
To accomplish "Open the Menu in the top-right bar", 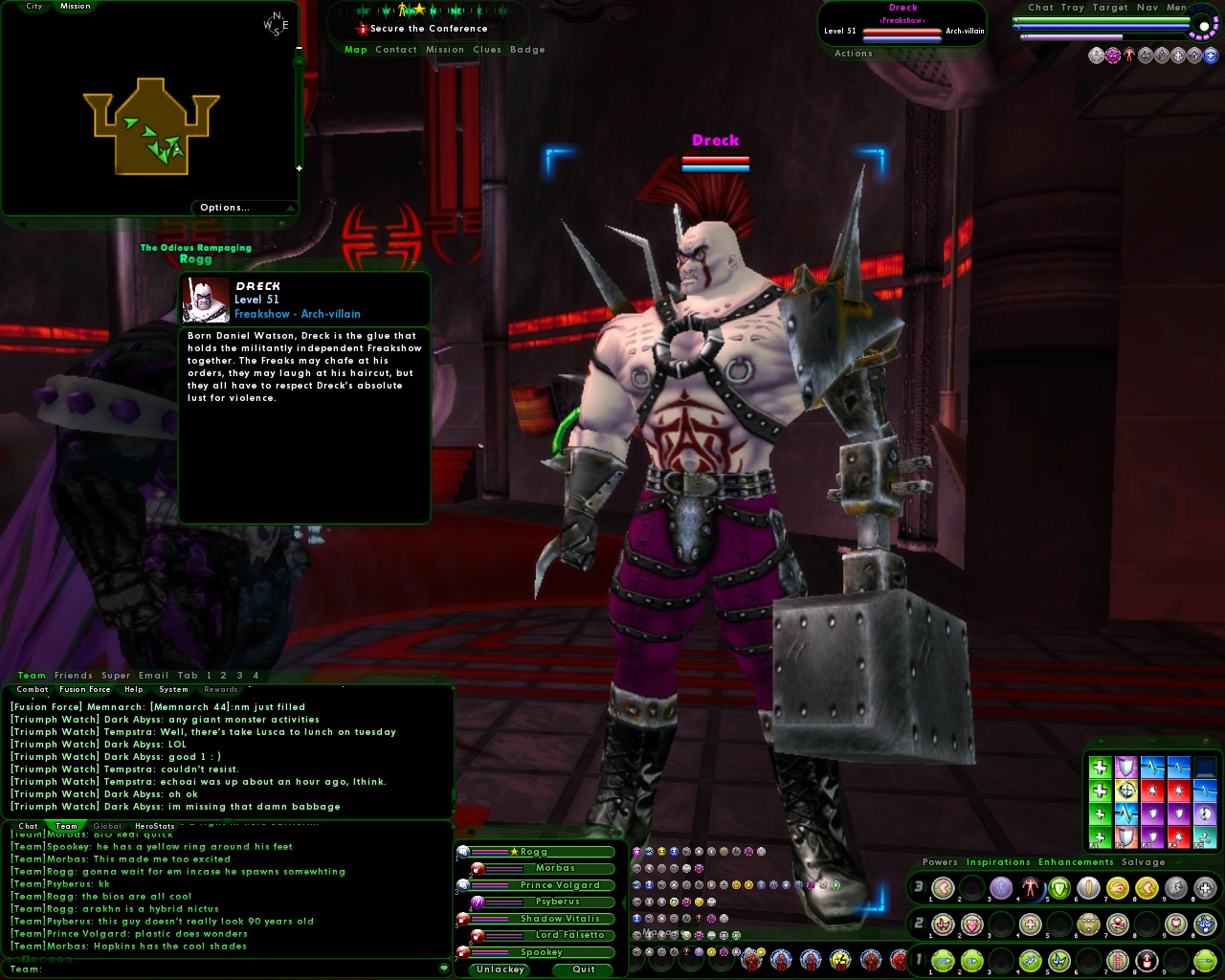I will 1179,8.
